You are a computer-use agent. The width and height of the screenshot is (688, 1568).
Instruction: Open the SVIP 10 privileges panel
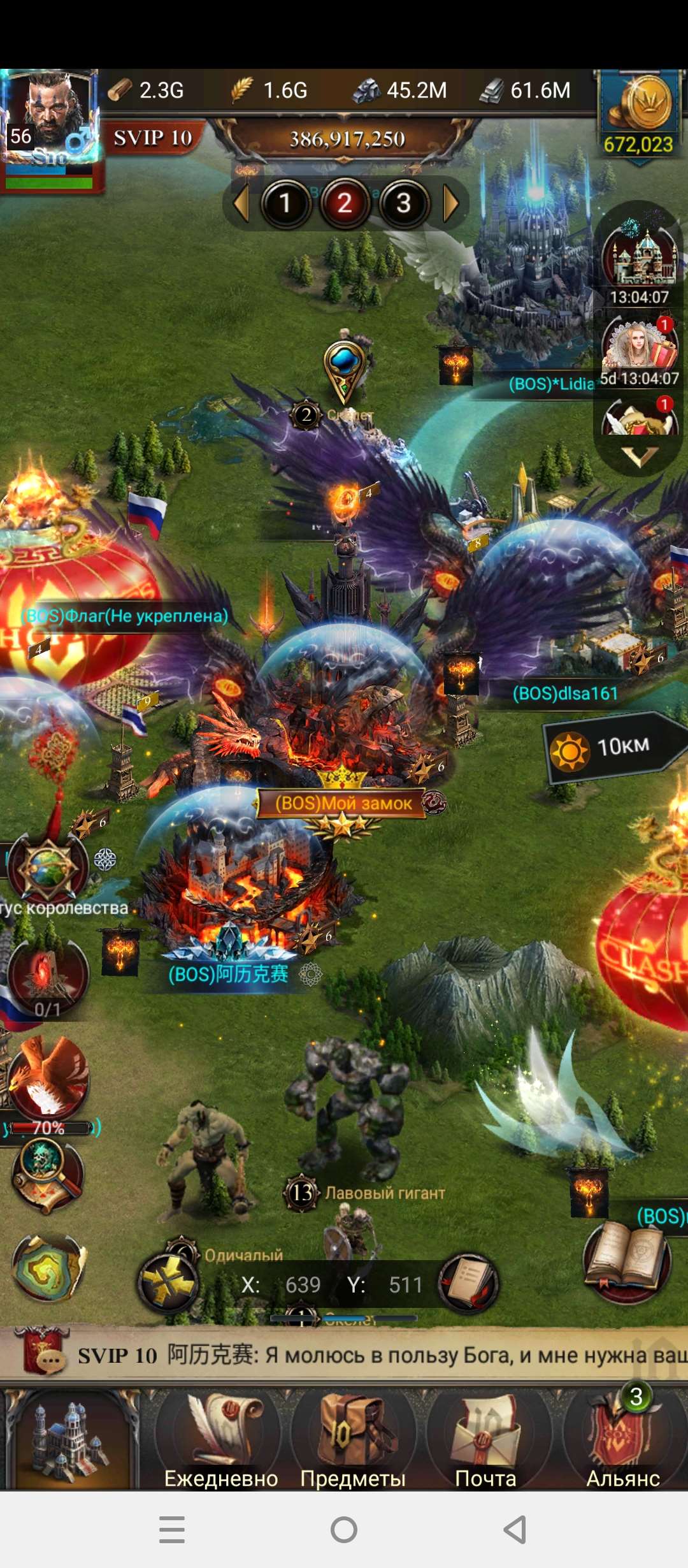153,138
